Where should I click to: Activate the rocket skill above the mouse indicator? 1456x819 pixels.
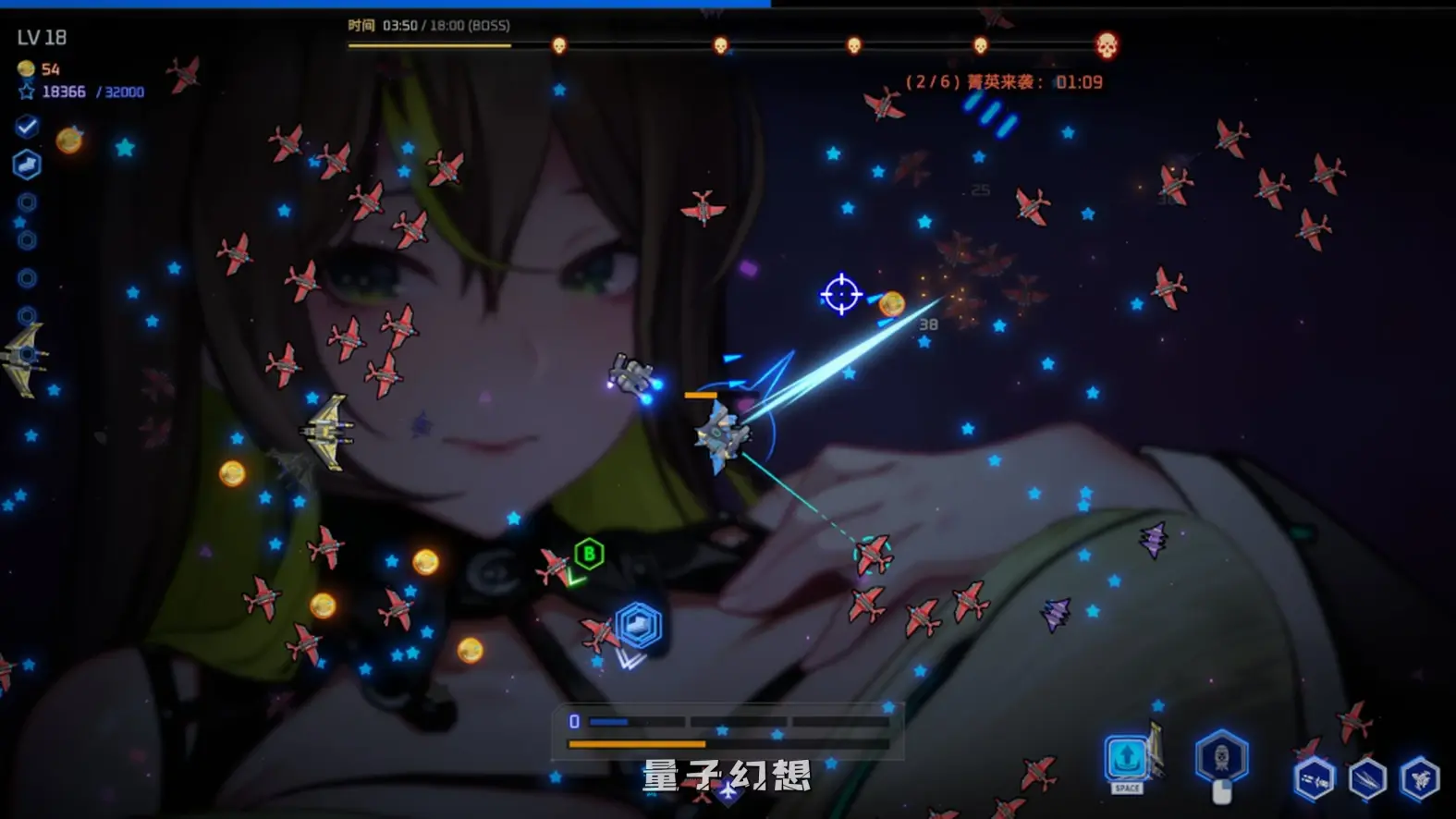pos(1222,755)
